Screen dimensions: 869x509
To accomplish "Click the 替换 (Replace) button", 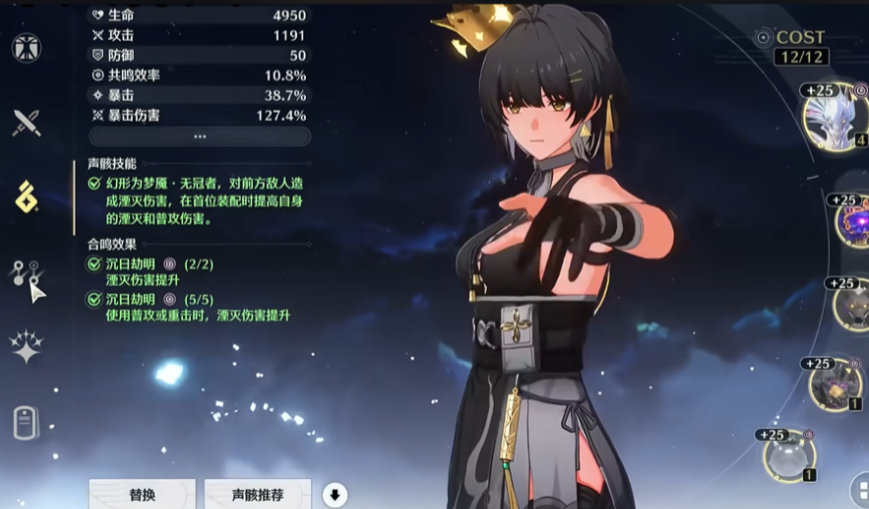I will click(142, 494).
